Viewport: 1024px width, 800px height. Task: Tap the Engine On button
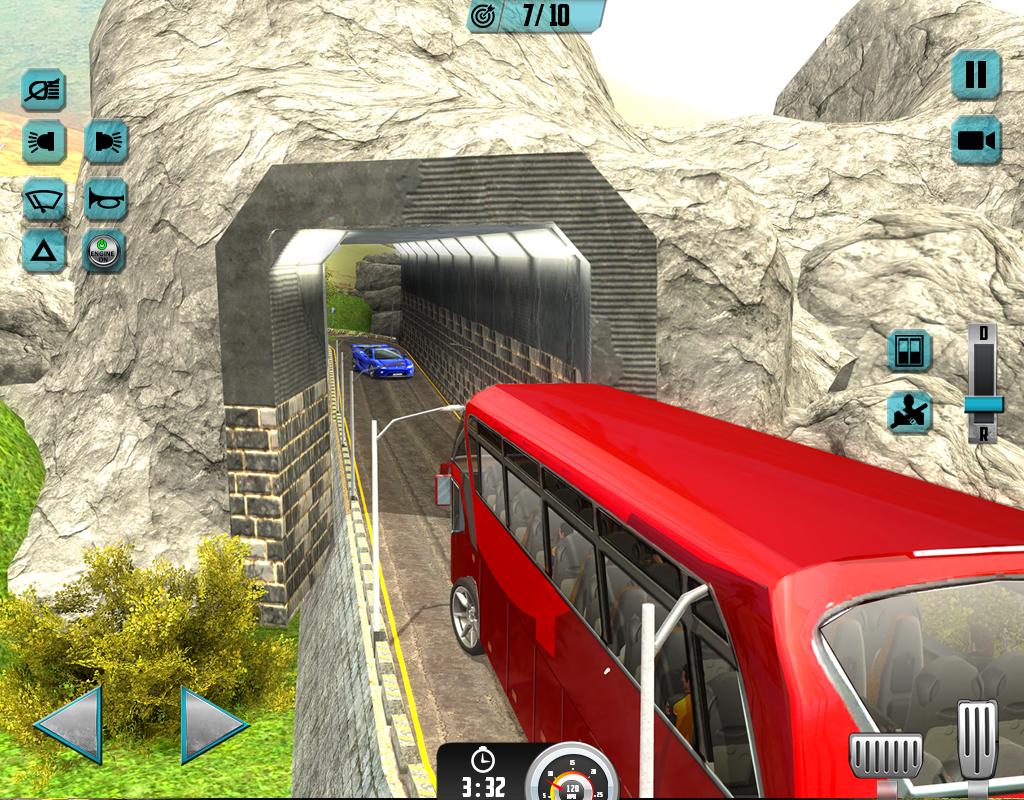coord(105,251)
